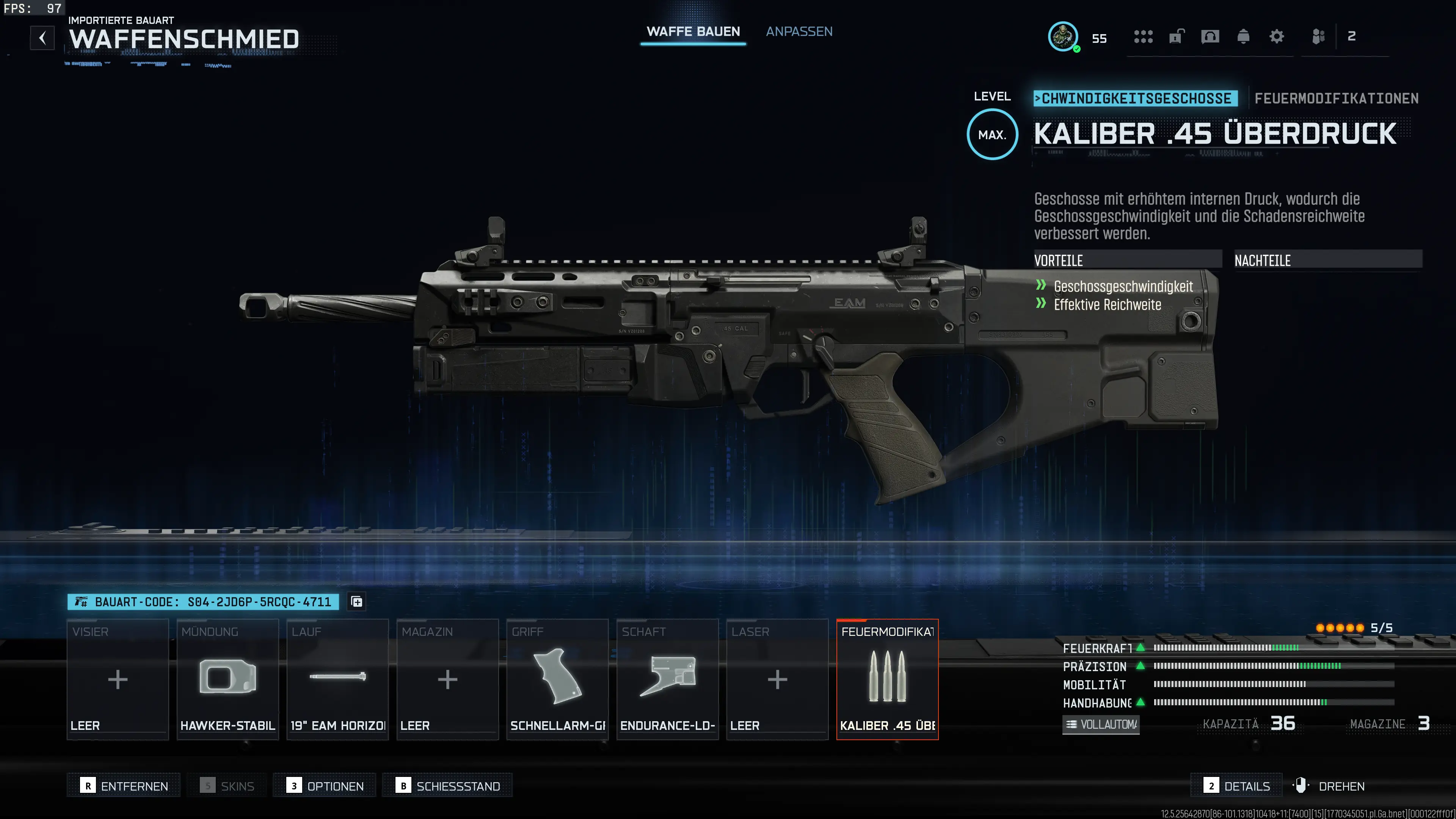Copy the Bauart-Code with the copy icon
The width and height of the screenshot is (1456, 819).
point(356,601)
